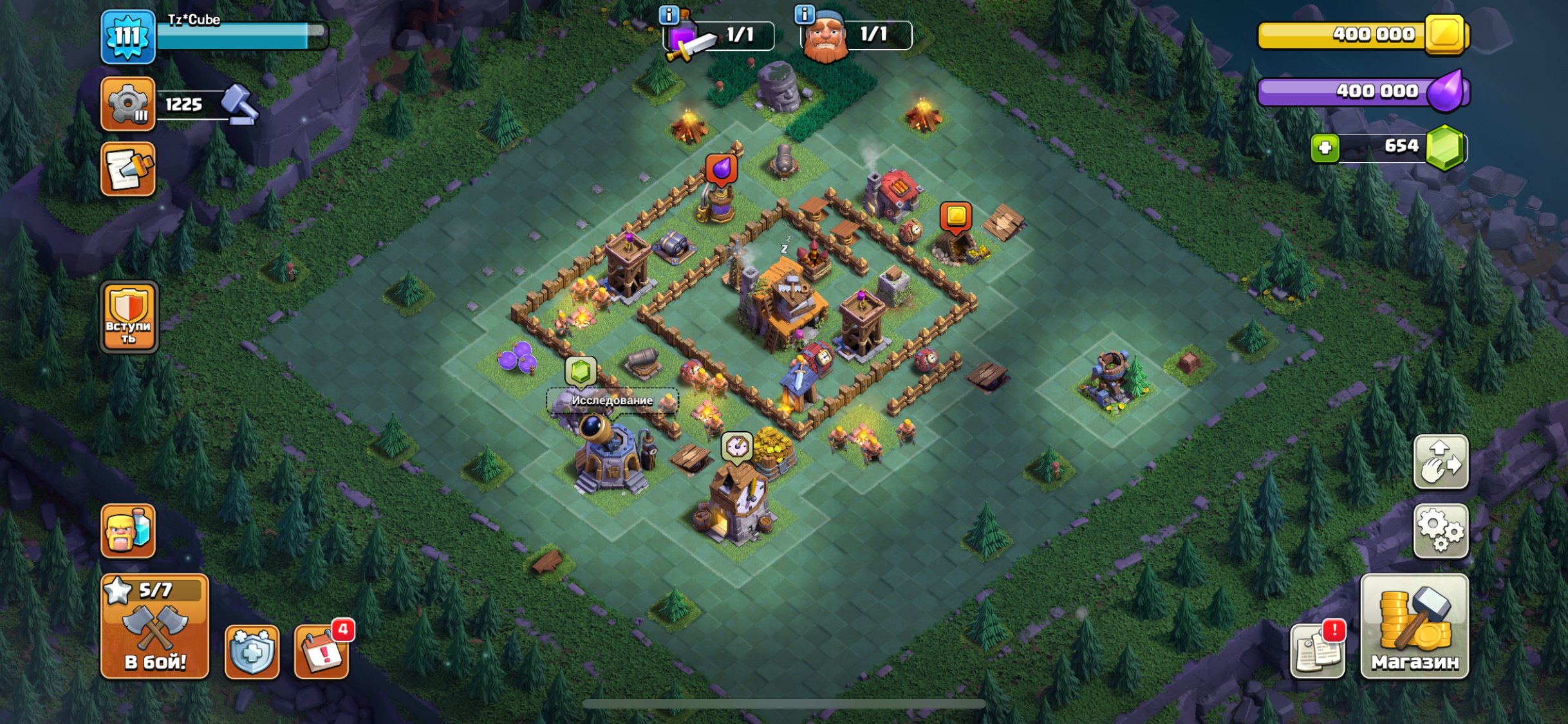Screen dimensions: 1568x724
Task: Open the battle log scroll icon
Action: [x=128, y=169]
